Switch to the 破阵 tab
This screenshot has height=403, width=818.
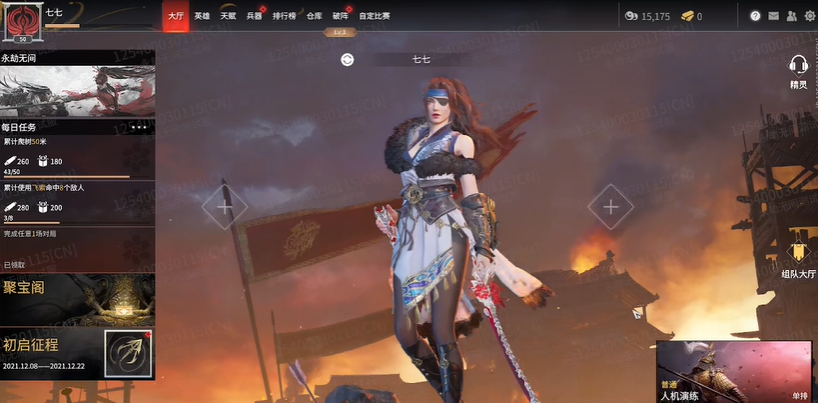pos(340,16)
